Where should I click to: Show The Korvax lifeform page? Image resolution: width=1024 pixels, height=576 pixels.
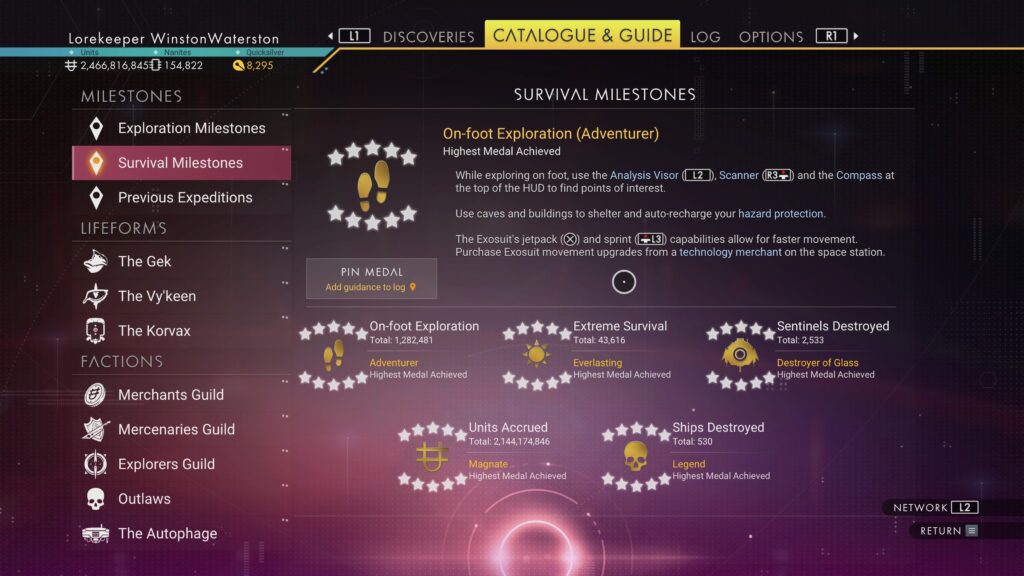153,330
